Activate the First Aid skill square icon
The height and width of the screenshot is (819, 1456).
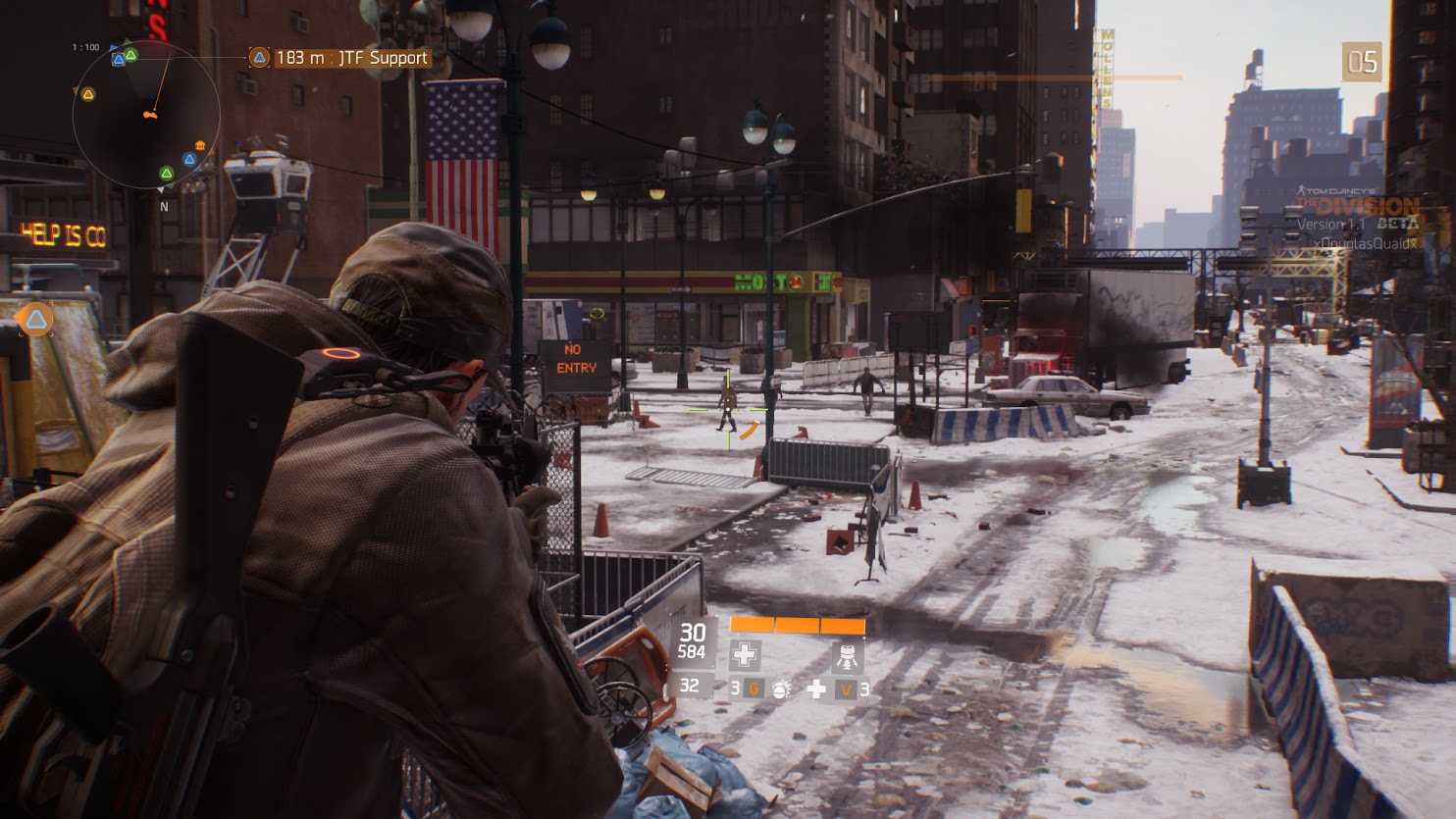[x=745, y=655]
